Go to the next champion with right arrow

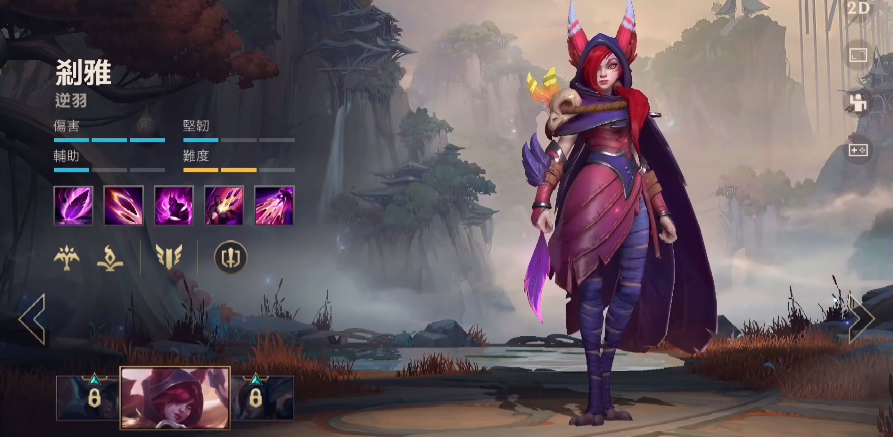coord(861,320)
